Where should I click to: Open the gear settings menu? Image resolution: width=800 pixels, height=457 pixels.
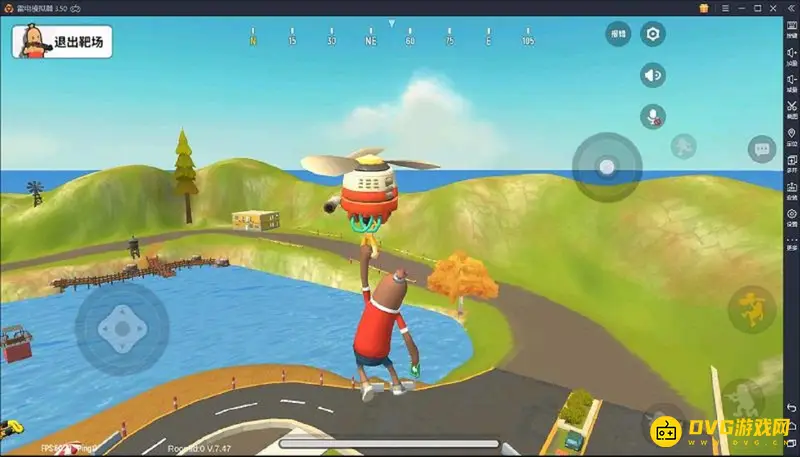tap(653, 35)
